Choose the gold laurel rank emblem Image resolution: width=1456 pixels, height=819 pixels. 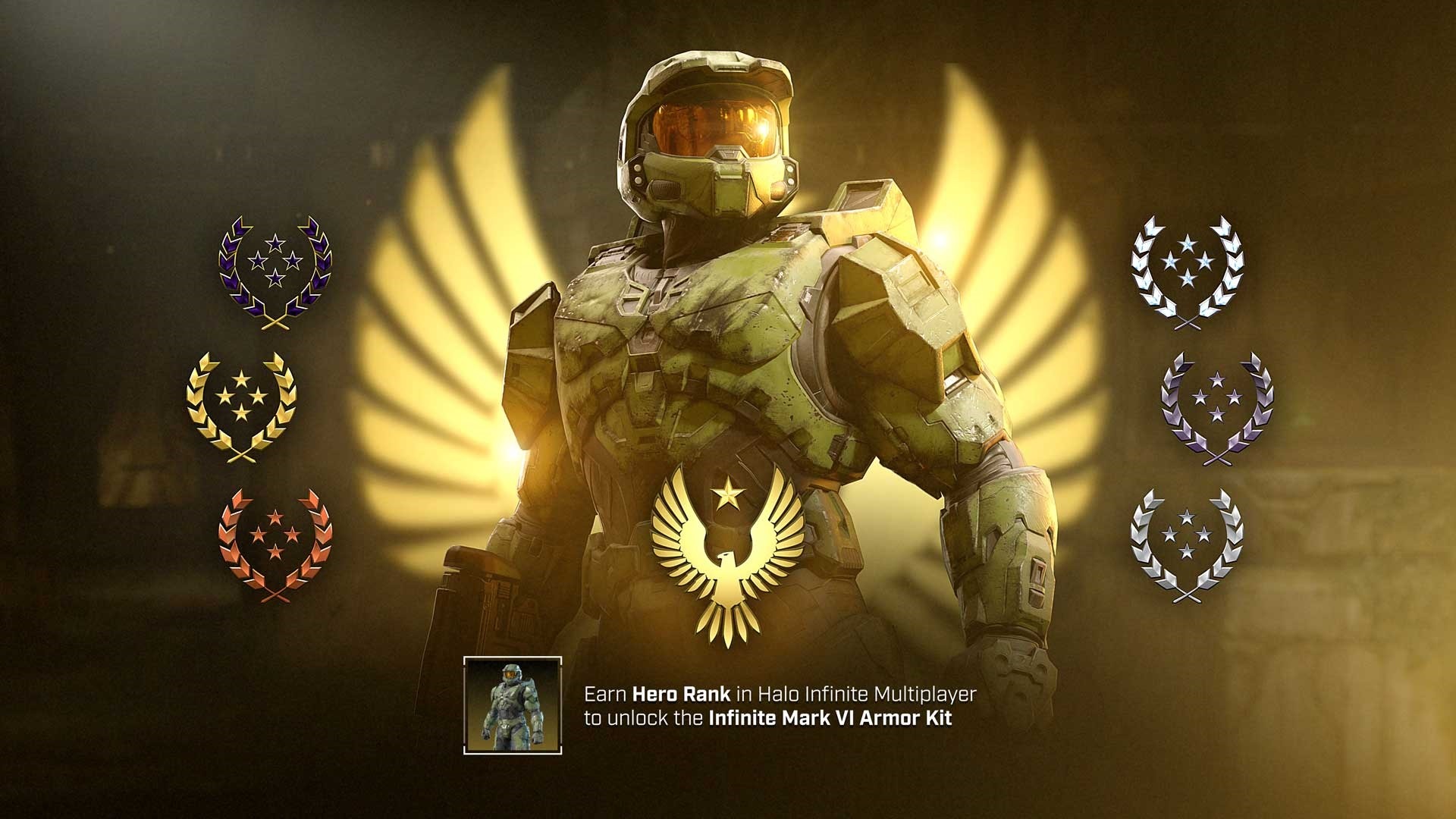coord(241,406)
